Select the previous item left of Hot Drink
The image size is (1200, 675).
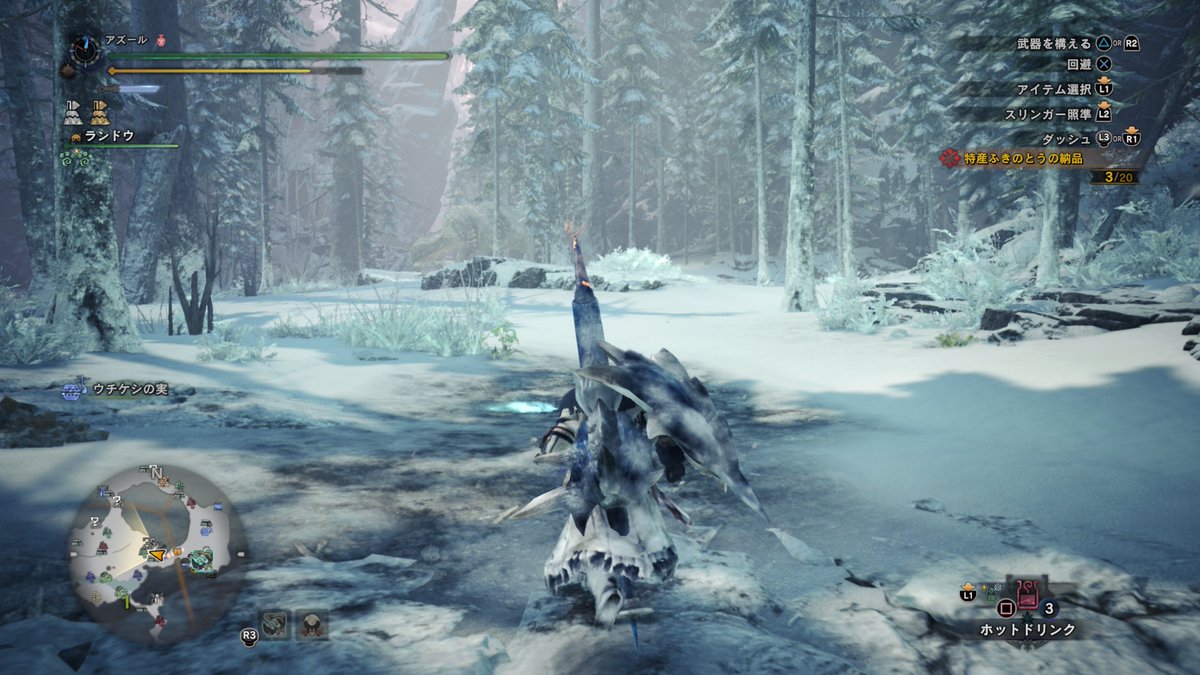click(x=991, y=591)
